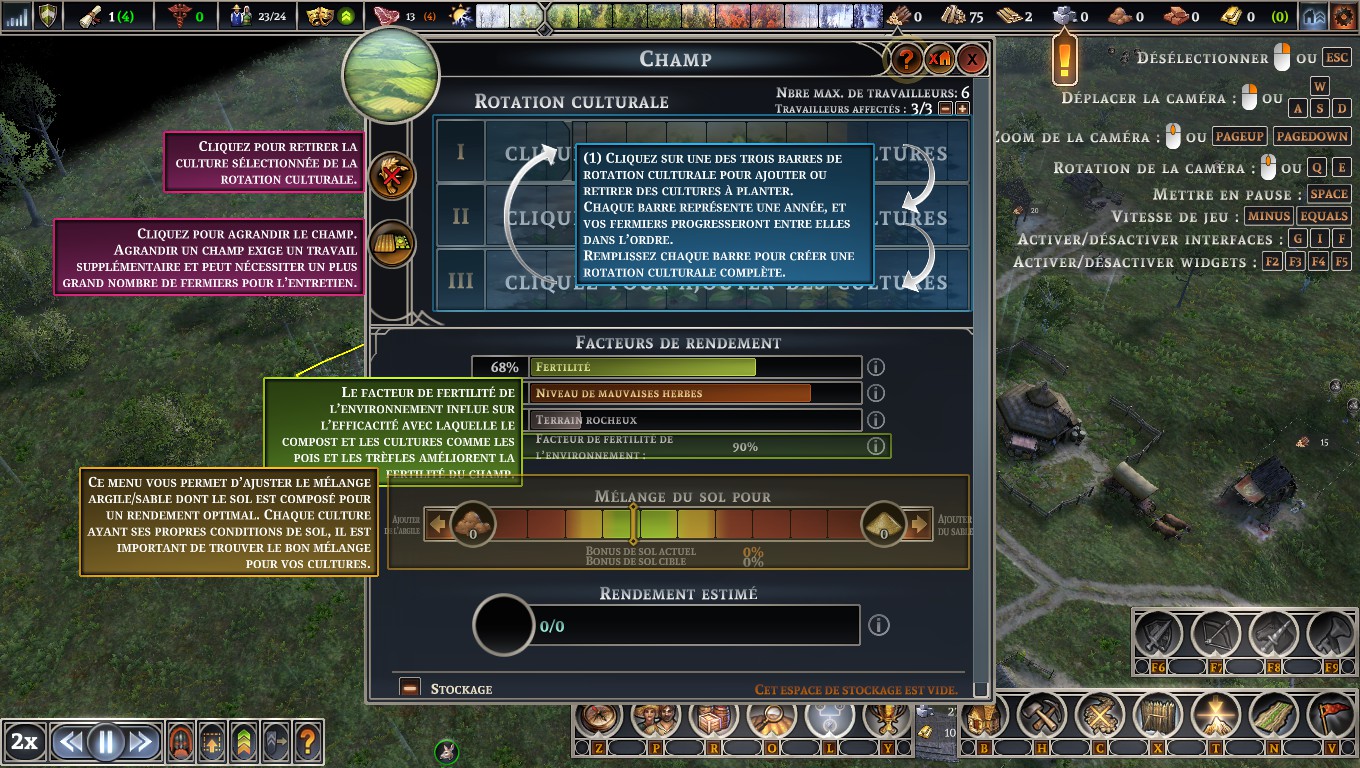Click the expand field icon
The image size is (1360, 768).
[x=391, y=243]
